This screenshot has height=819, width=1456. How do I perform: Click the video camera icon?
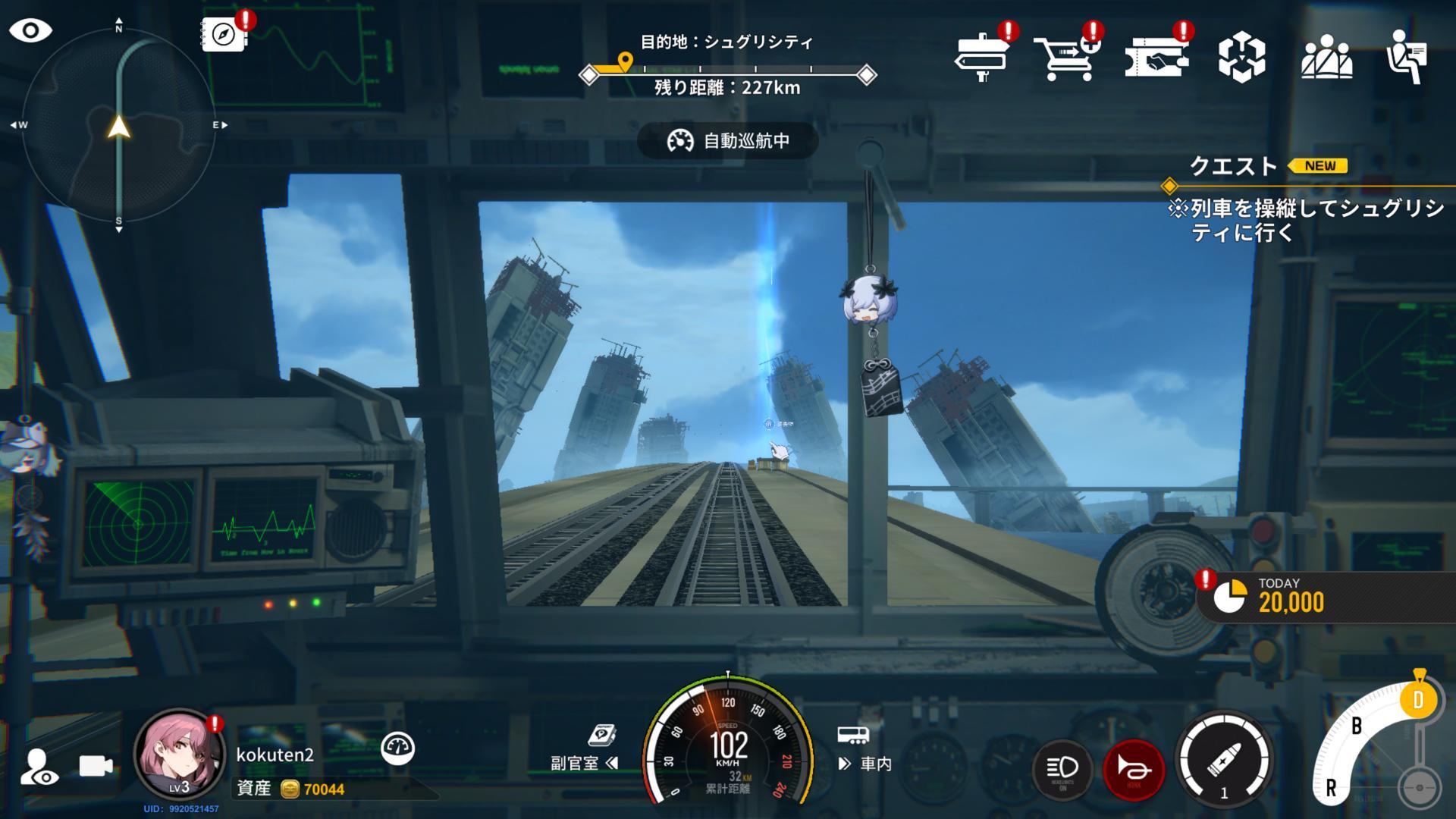coord(96,767)
